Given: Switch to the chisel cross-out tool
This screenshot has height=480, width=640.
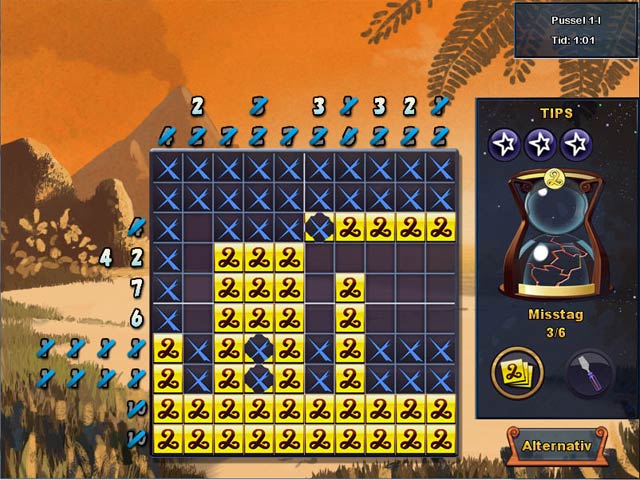Looking at the screenshot, I should 590,373.
